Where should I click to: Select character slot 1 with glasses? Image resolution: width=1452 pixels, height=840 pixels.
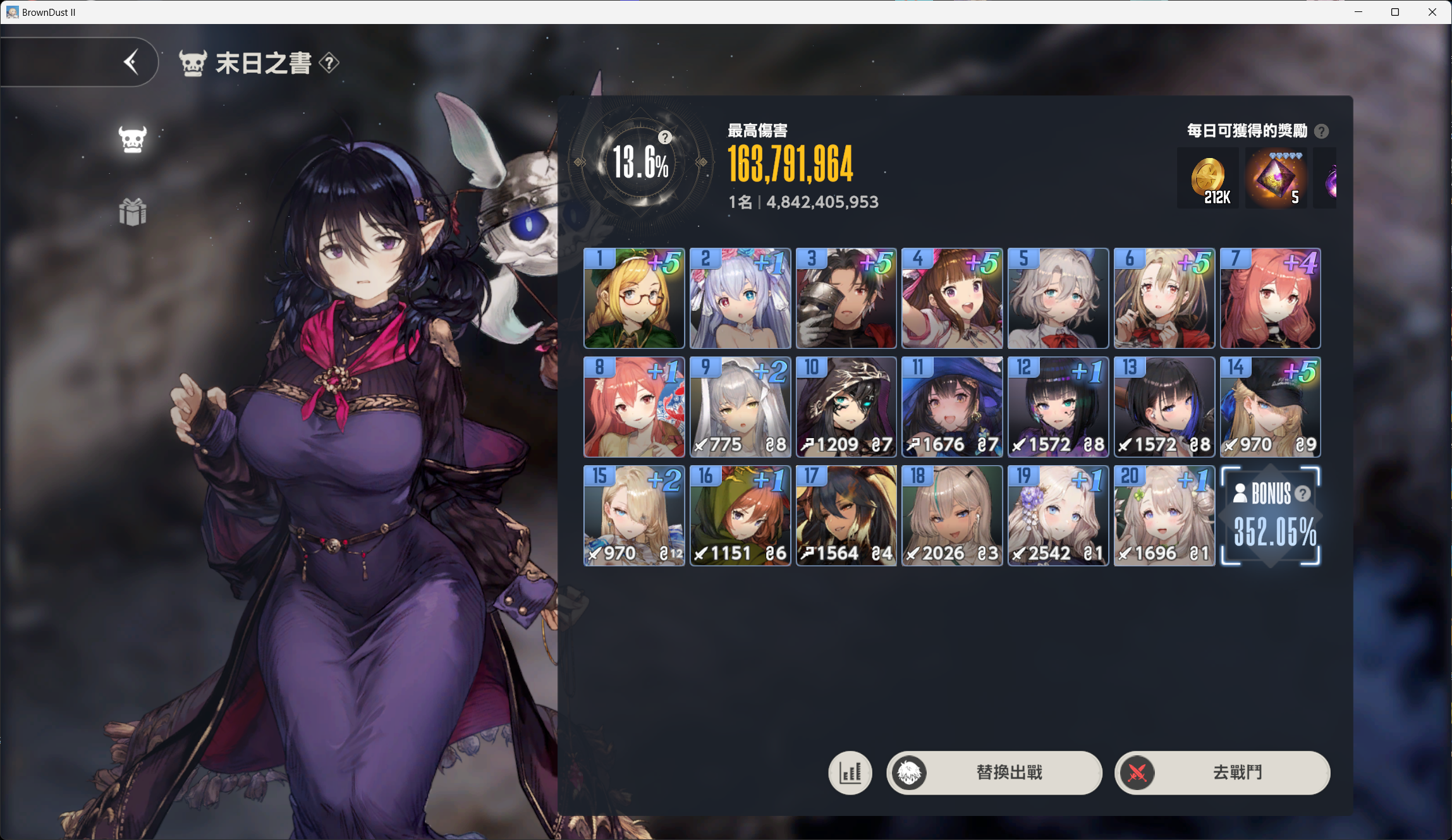pyautogui.click(x=634, y=298)
